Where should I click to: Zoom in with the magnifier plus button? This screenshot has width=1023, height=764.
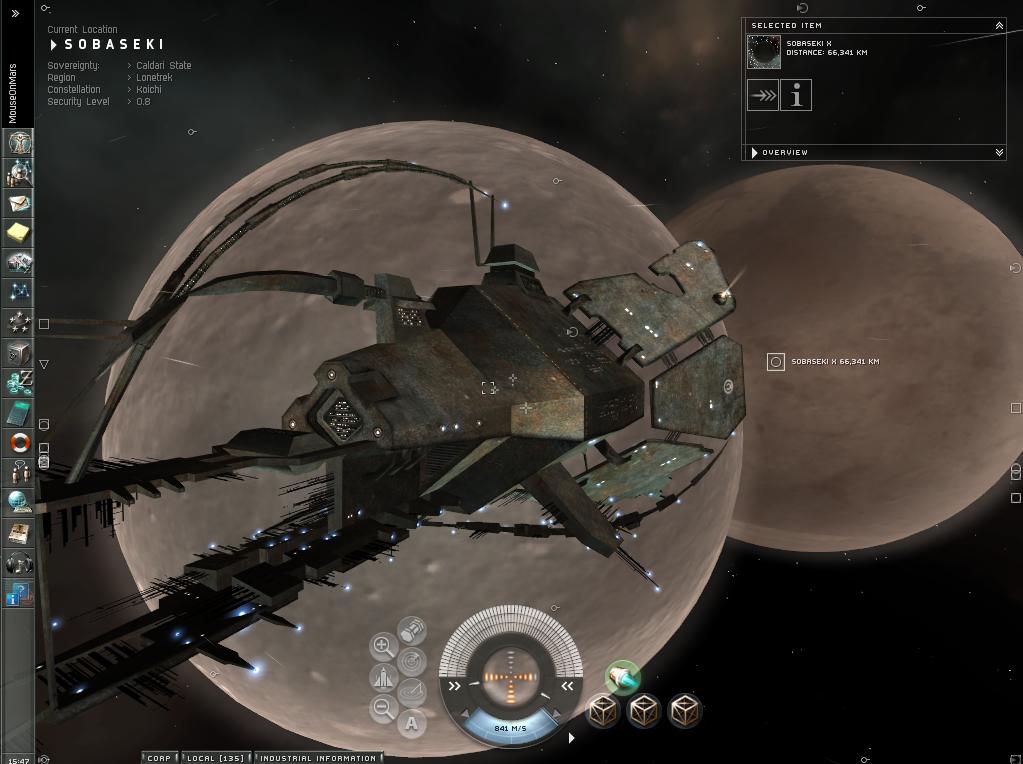pyautogui.click(x=383, y=646)
